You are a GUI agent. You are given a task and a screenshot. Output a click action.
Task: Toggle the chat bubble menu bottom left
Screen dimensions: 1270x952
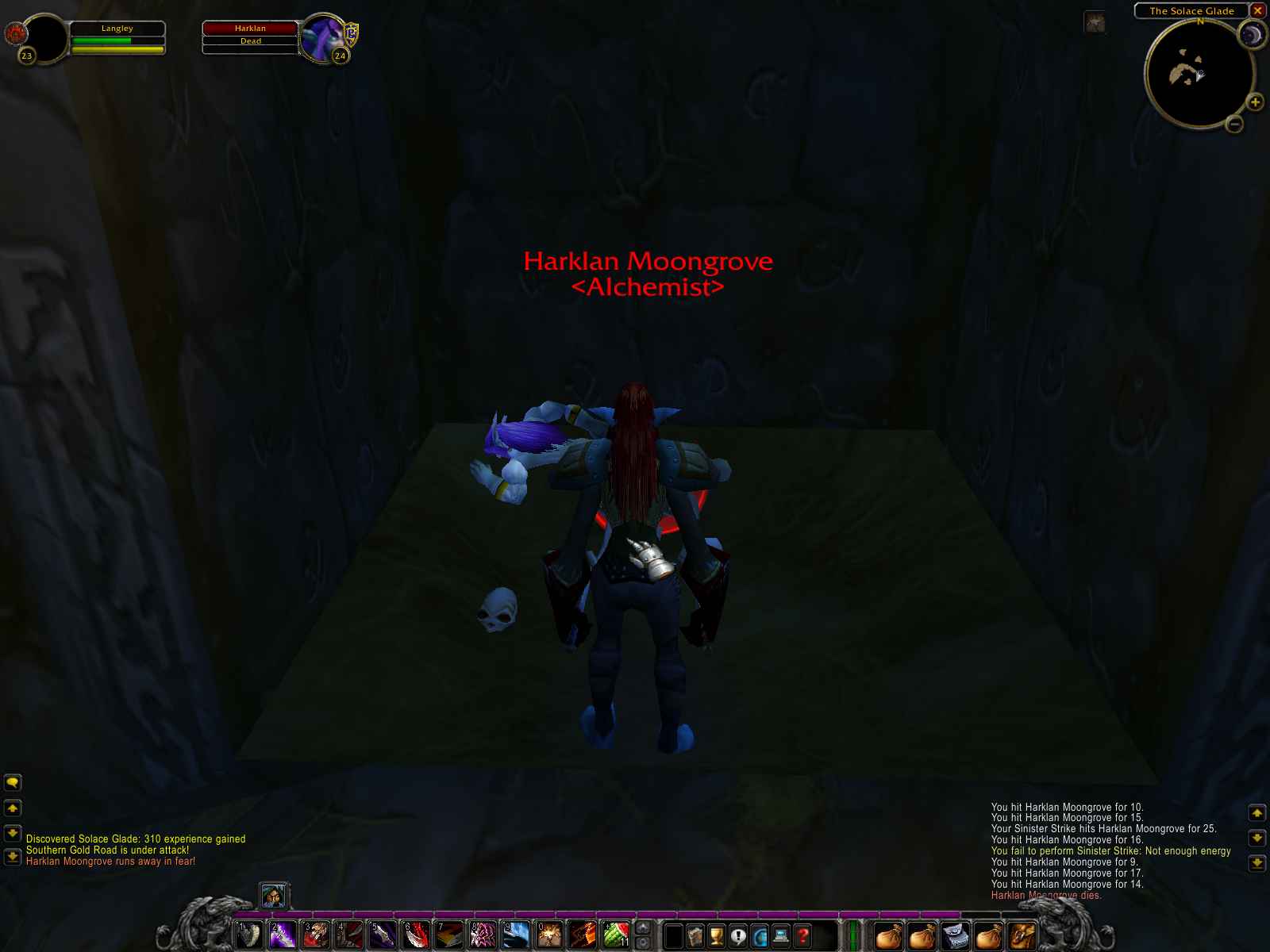[11, 782]
